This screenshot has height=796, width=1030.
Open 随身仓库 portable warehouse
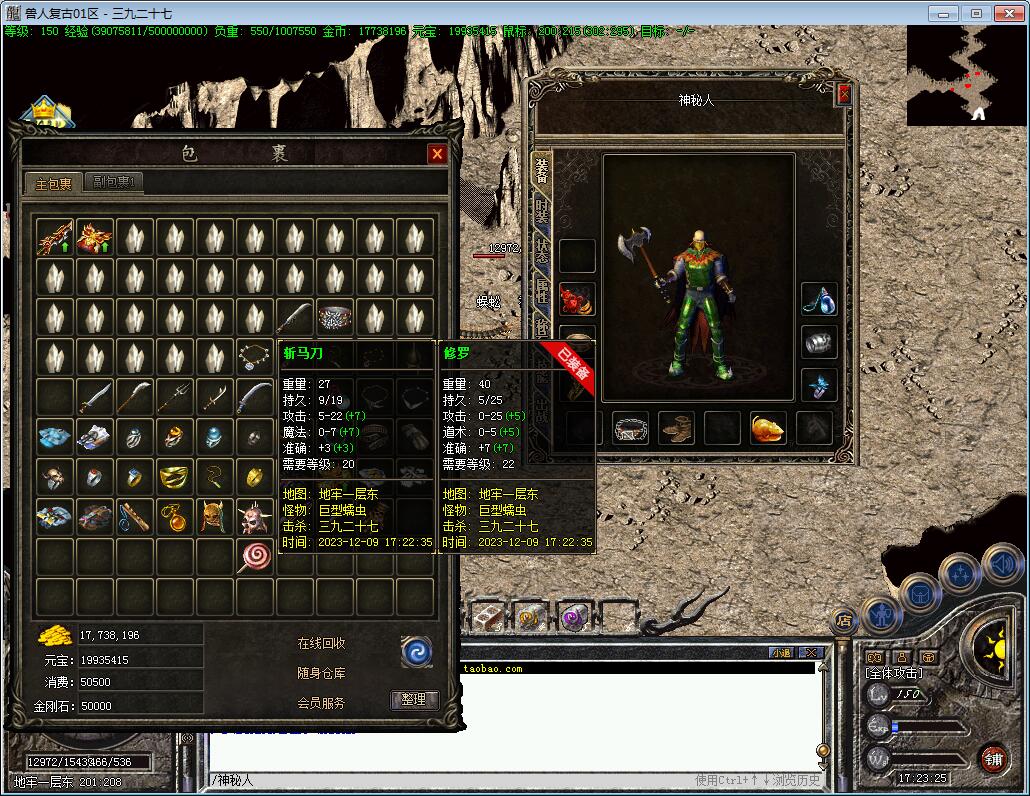[x=321, y=673]
